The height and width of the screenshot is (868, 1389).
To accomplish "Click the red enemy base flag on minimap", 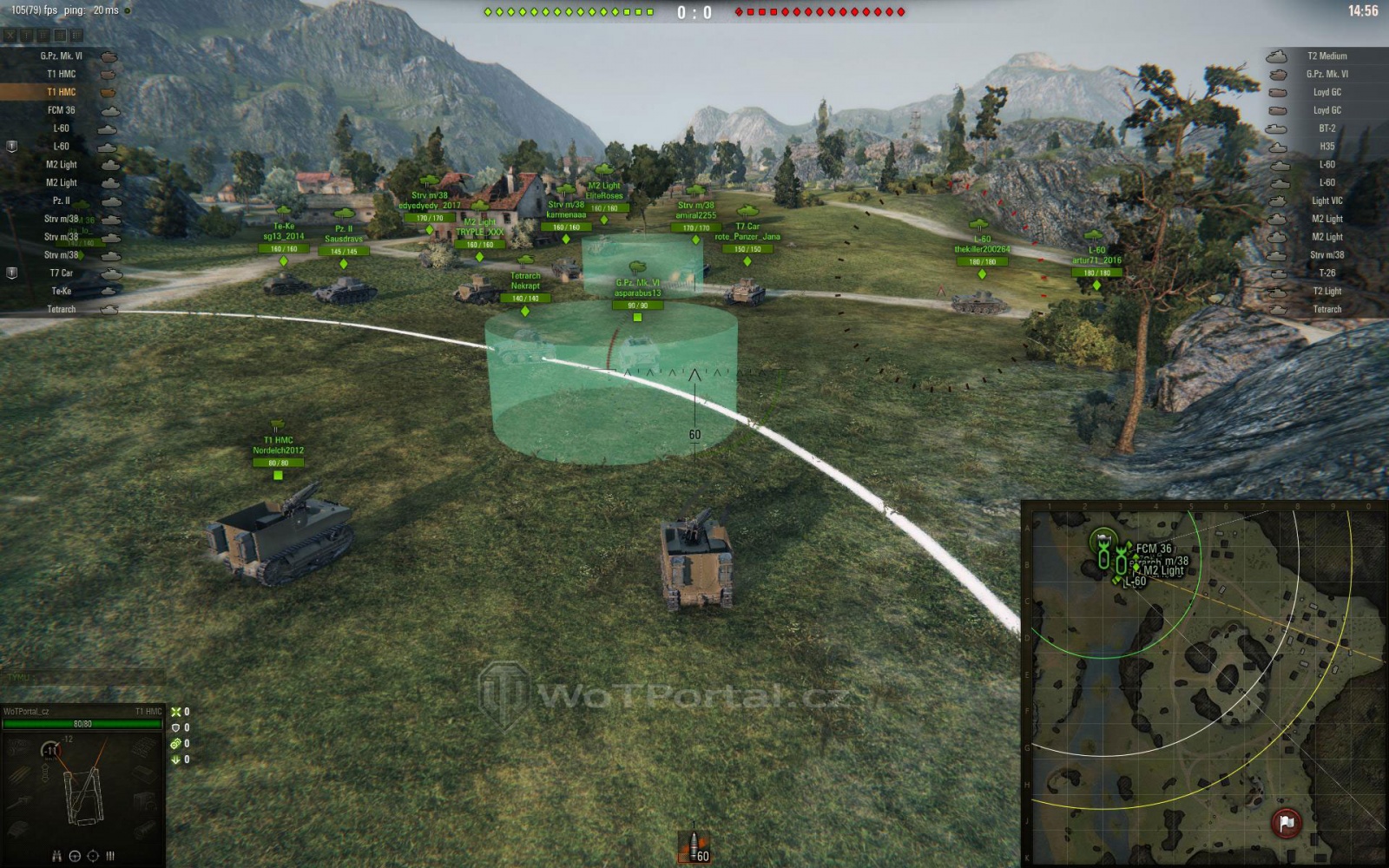I will click(x=1286, y=822).
